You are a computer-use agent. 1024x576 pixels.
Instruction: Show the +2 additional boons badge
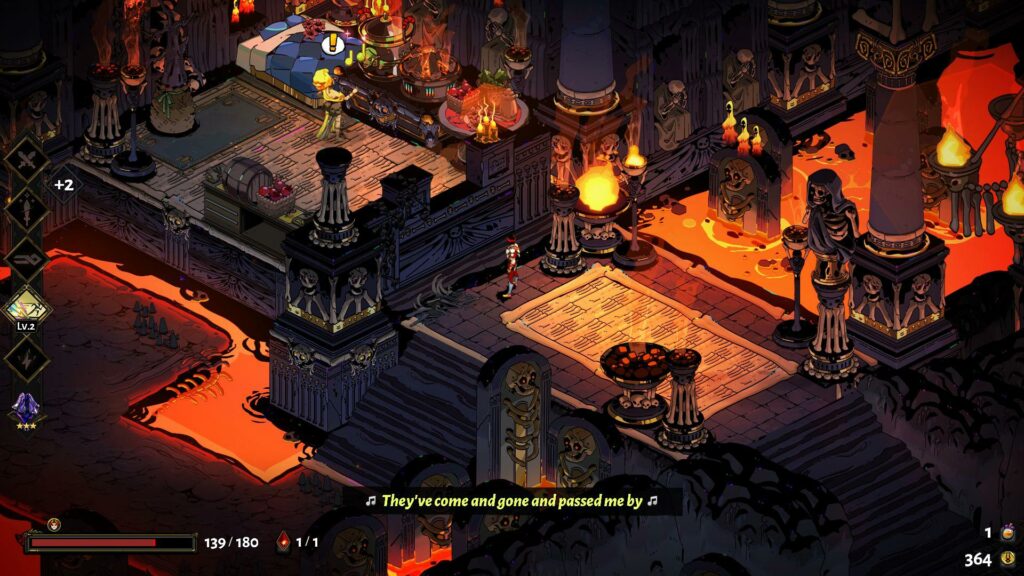[x=63, y=185]
